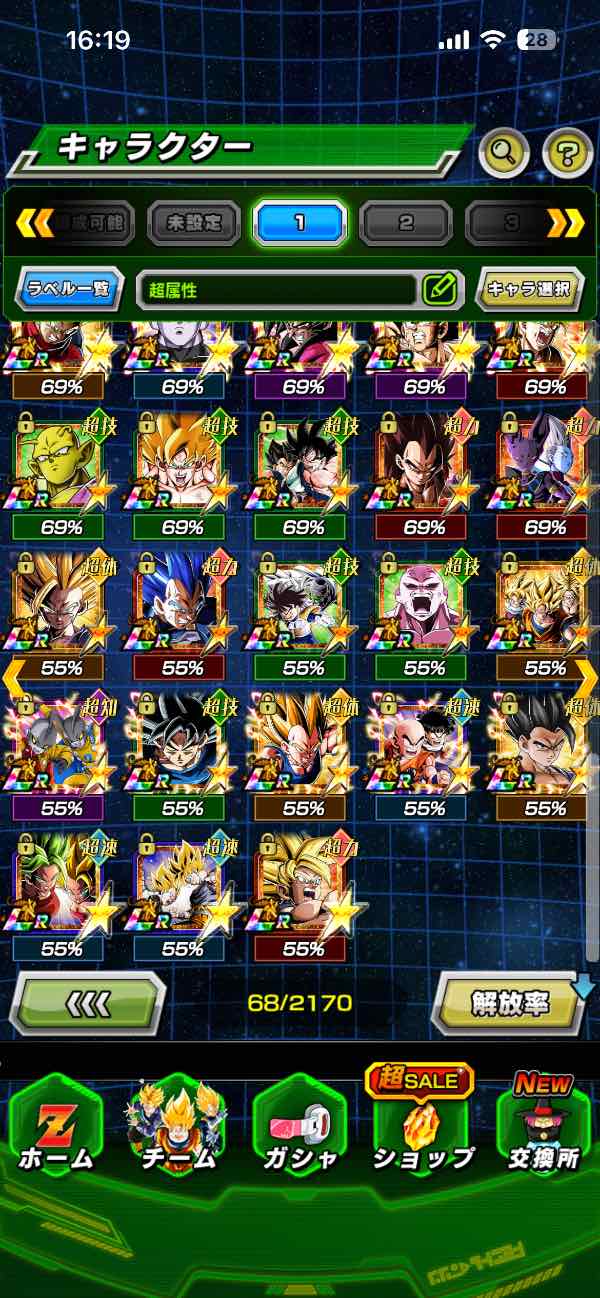Tap the キャラ選択 button
Image resolution: width=600 pixels, height=1298 pixels.
(528, 290)
